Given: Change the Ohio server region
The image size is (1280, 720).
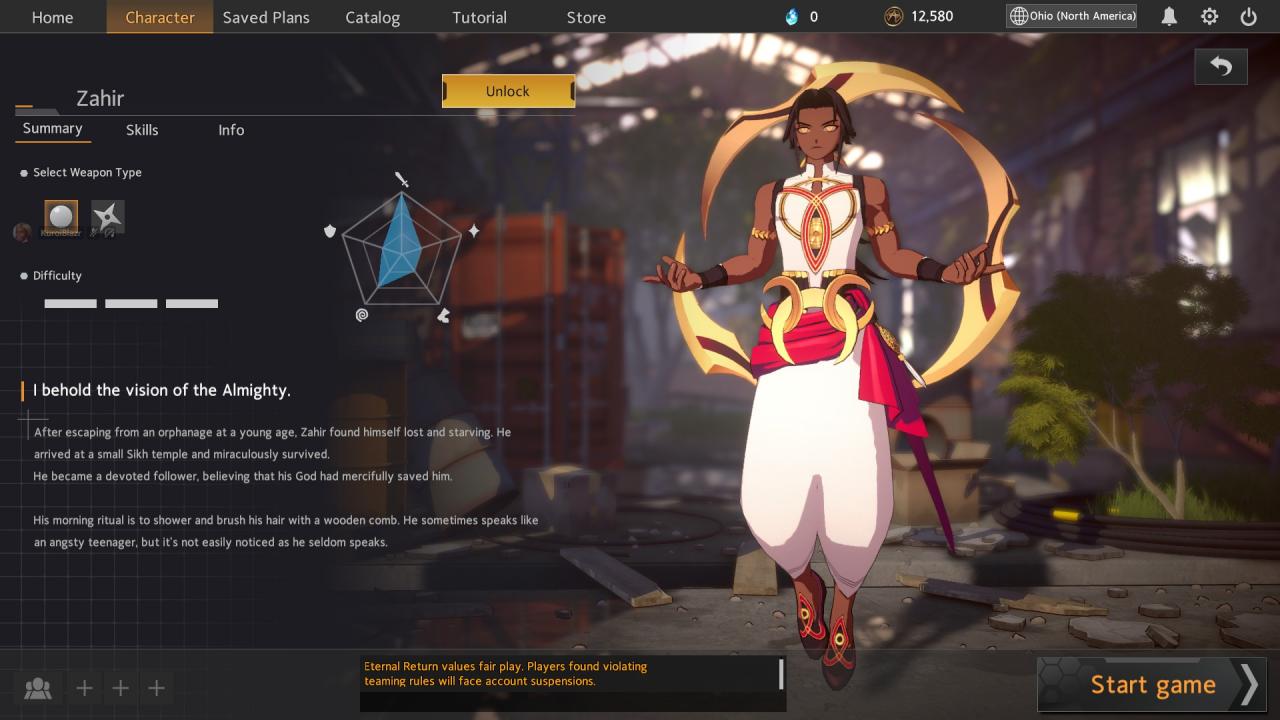Looking at the screenshot, I should (1073, 16).
